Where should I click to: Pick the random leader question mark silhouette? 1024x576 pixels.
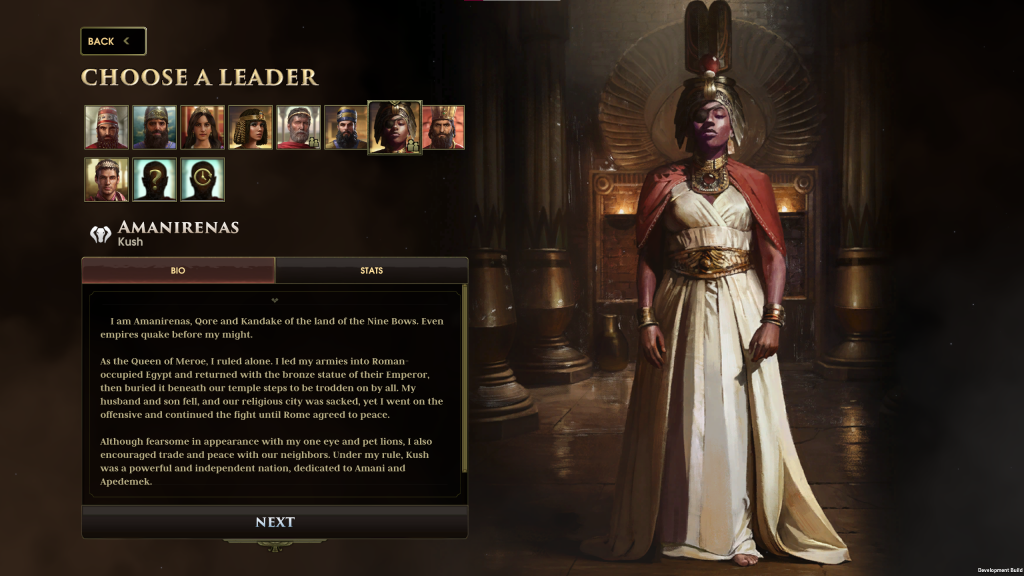coord(154,179)
